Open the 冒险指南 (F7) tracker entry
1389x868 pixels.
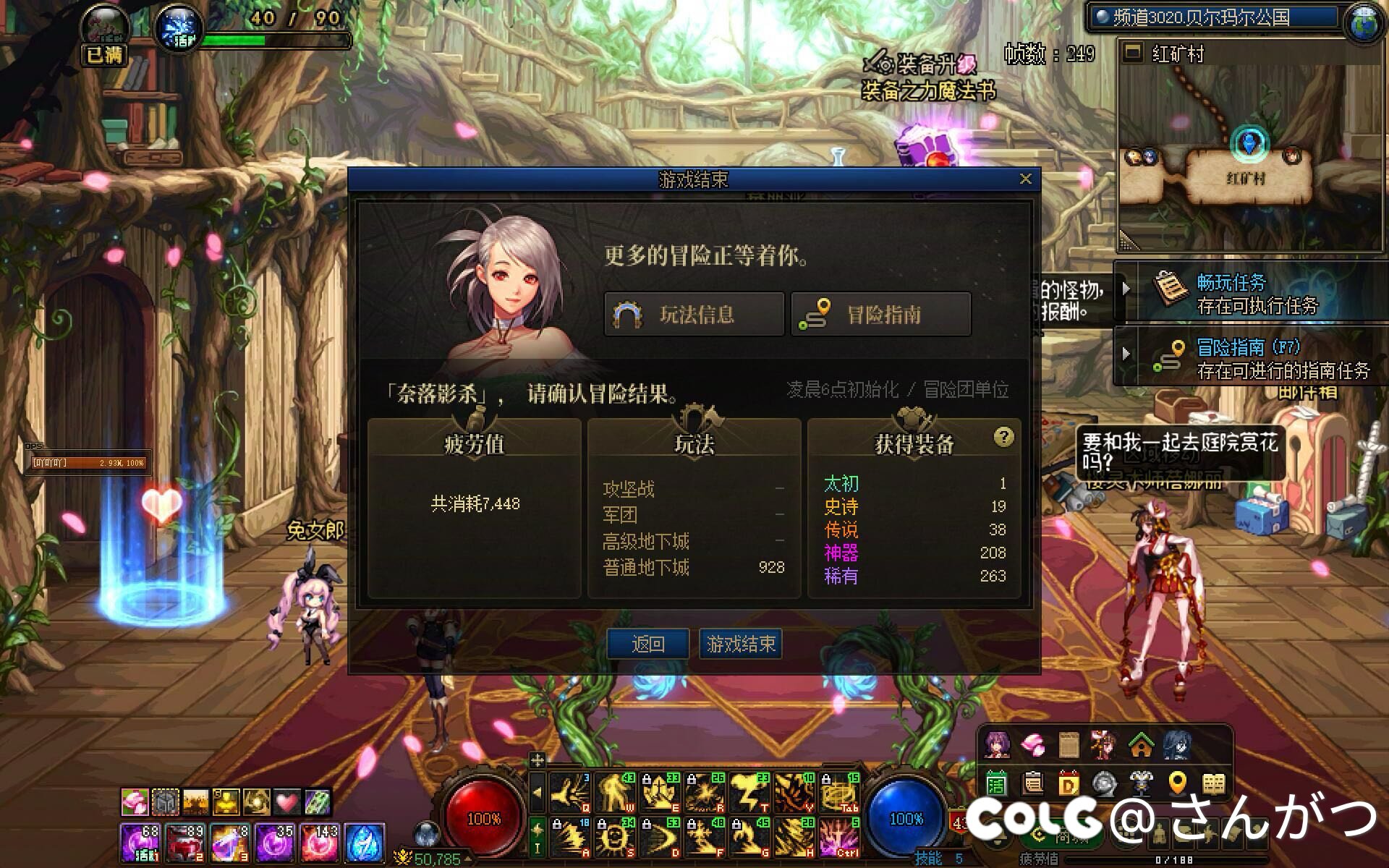click(1253, 358)
